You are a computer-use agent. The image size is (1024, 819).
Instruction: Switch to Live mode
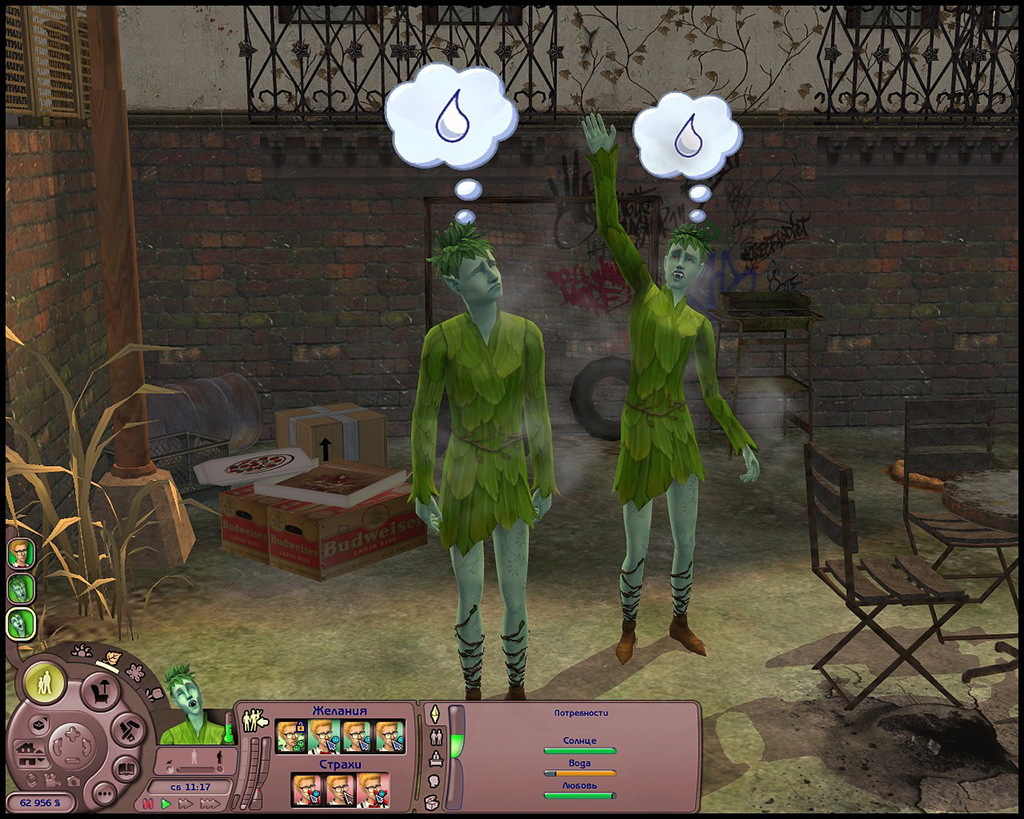(x=45, y=682)
